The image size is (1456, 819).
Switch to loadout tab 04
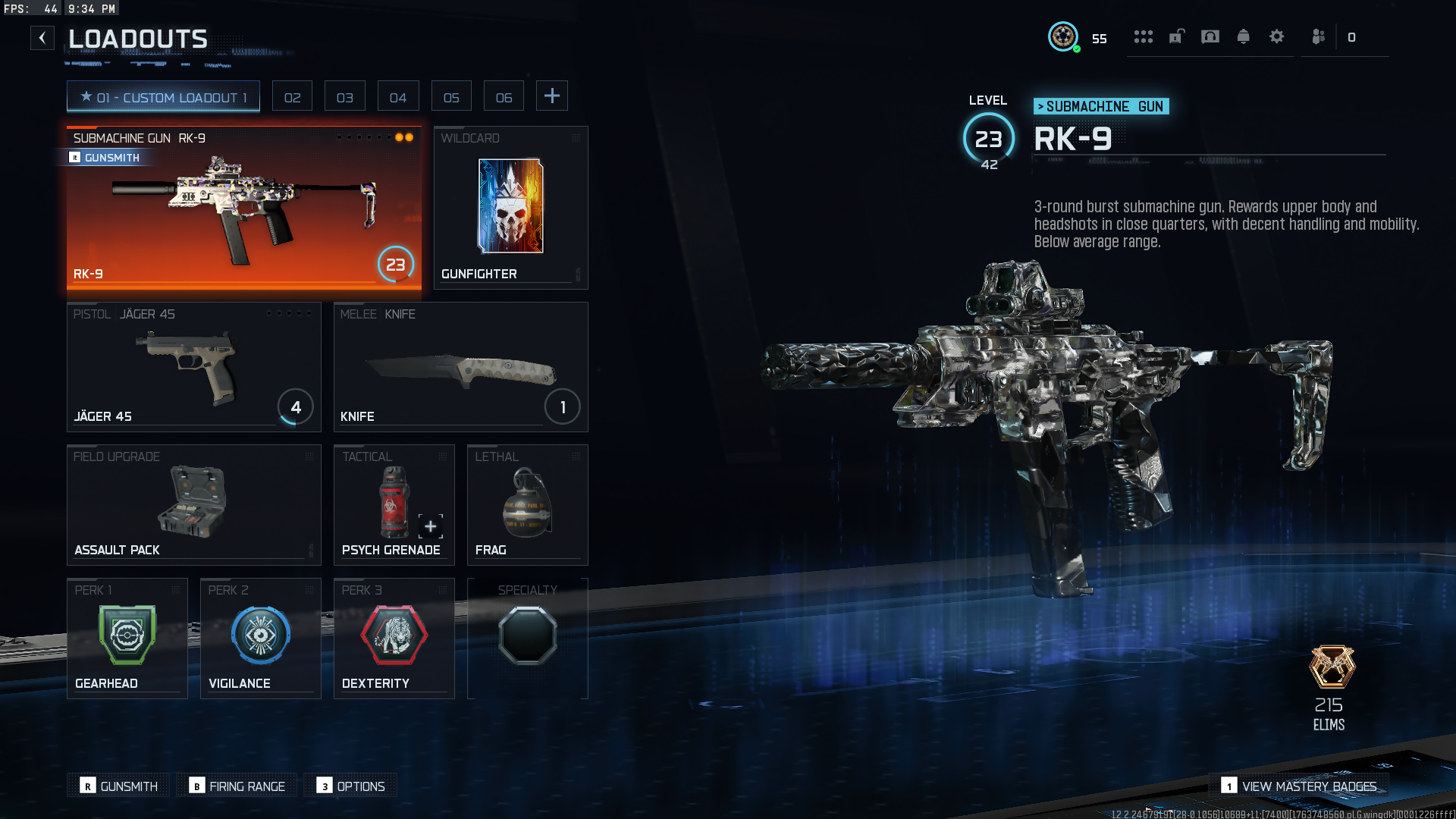pos(397,97)
